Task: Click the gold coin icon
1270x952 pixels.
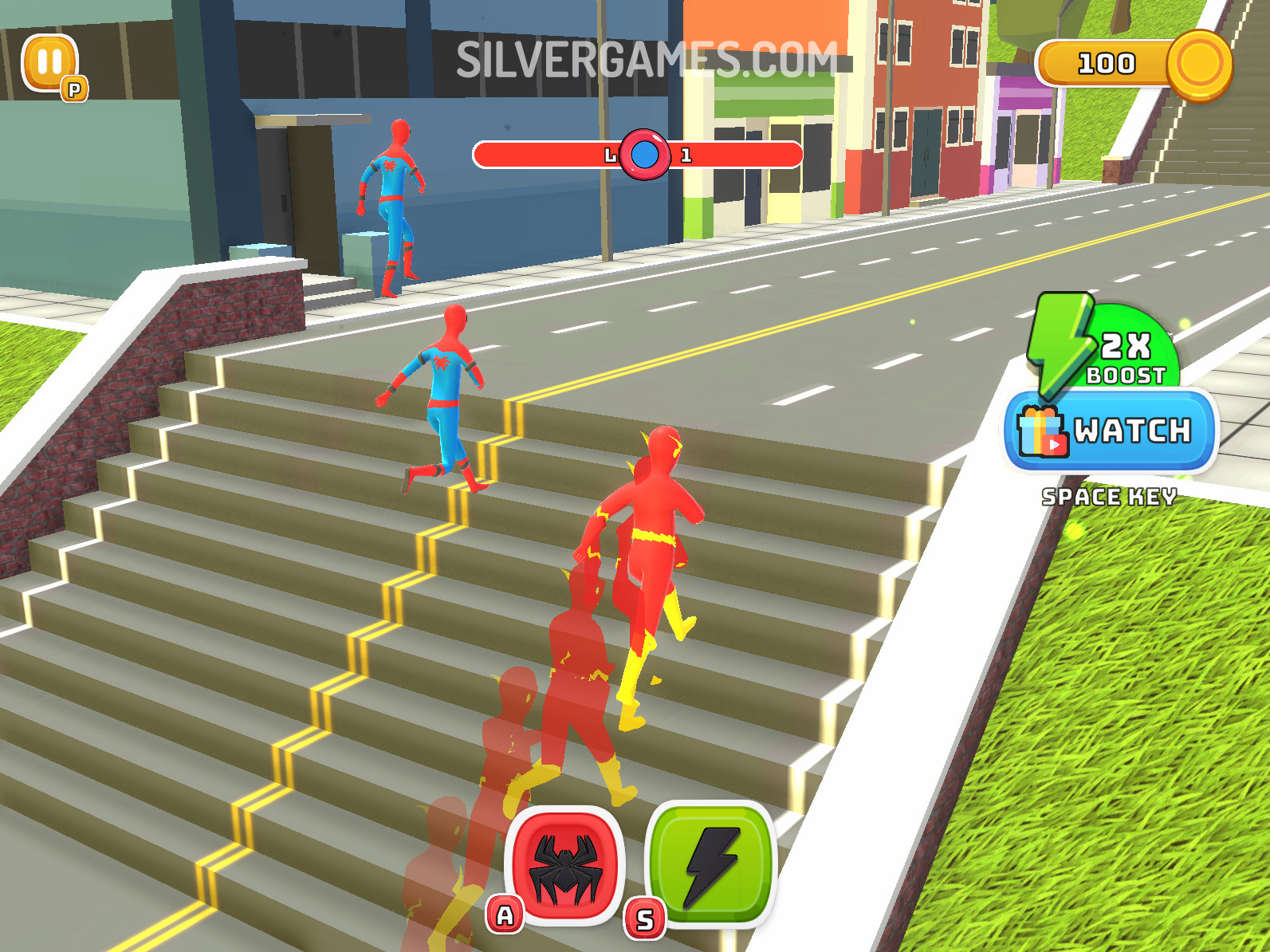Action: (1198, 65)
